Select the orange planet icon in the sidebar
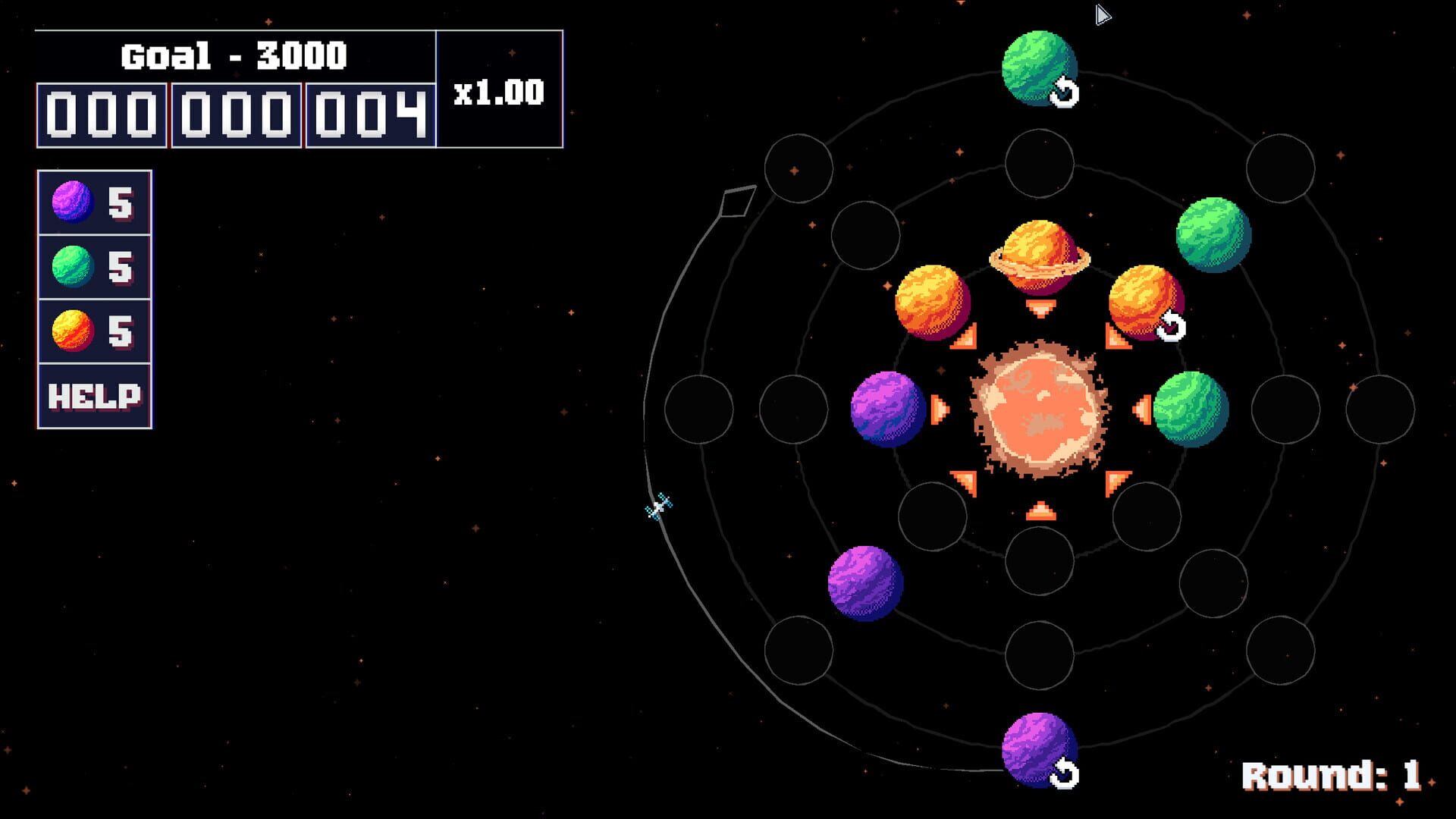The width and height of the screenshot is (1456, 819). (x=74, y=329)
